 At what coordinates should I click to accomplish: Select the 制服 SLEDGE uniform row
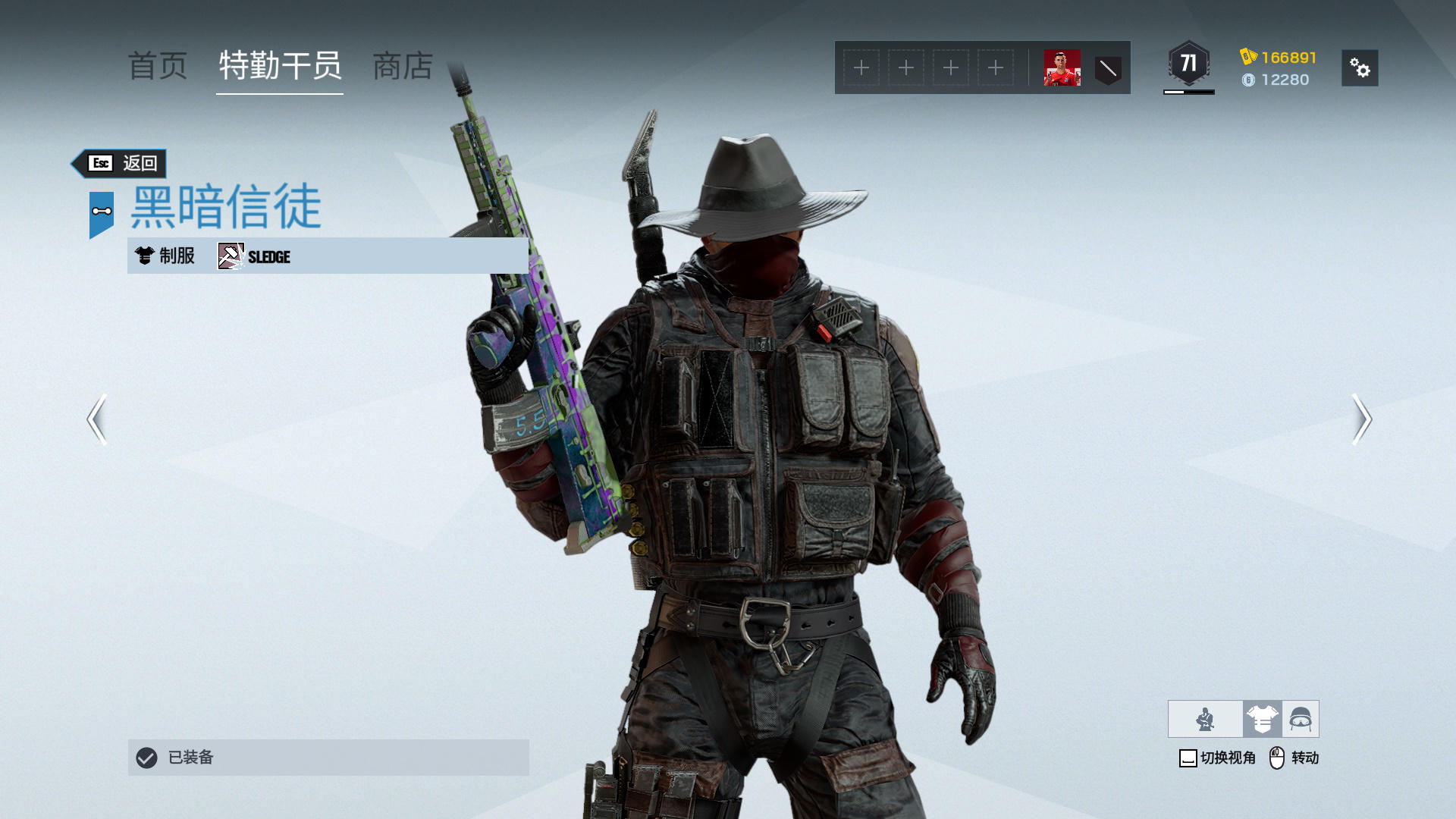click(x=328, y=256)
